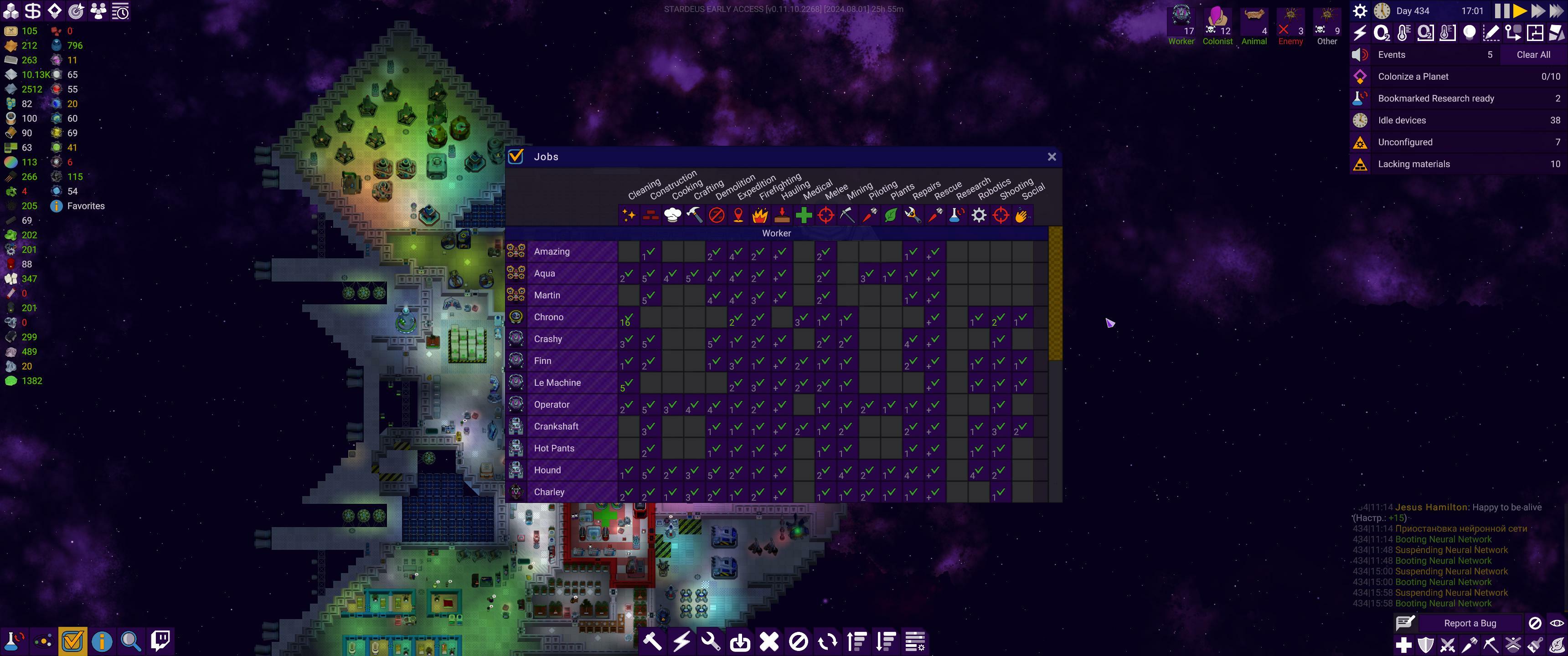The image size is (1568, 656).
Task: Select the build hammer tool
Action: point(653,641)
